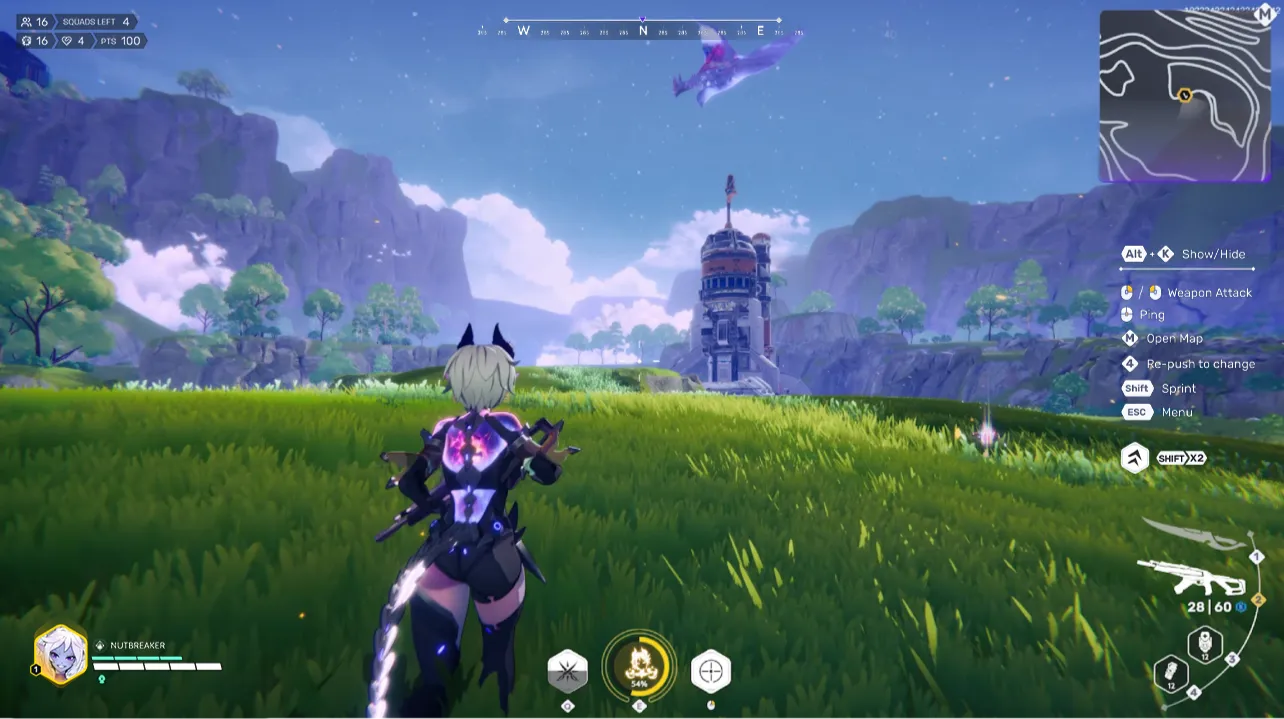Screen dimensions: 1284x719
Task: Activate the crossed blades ability
Action: pos(568,671)
